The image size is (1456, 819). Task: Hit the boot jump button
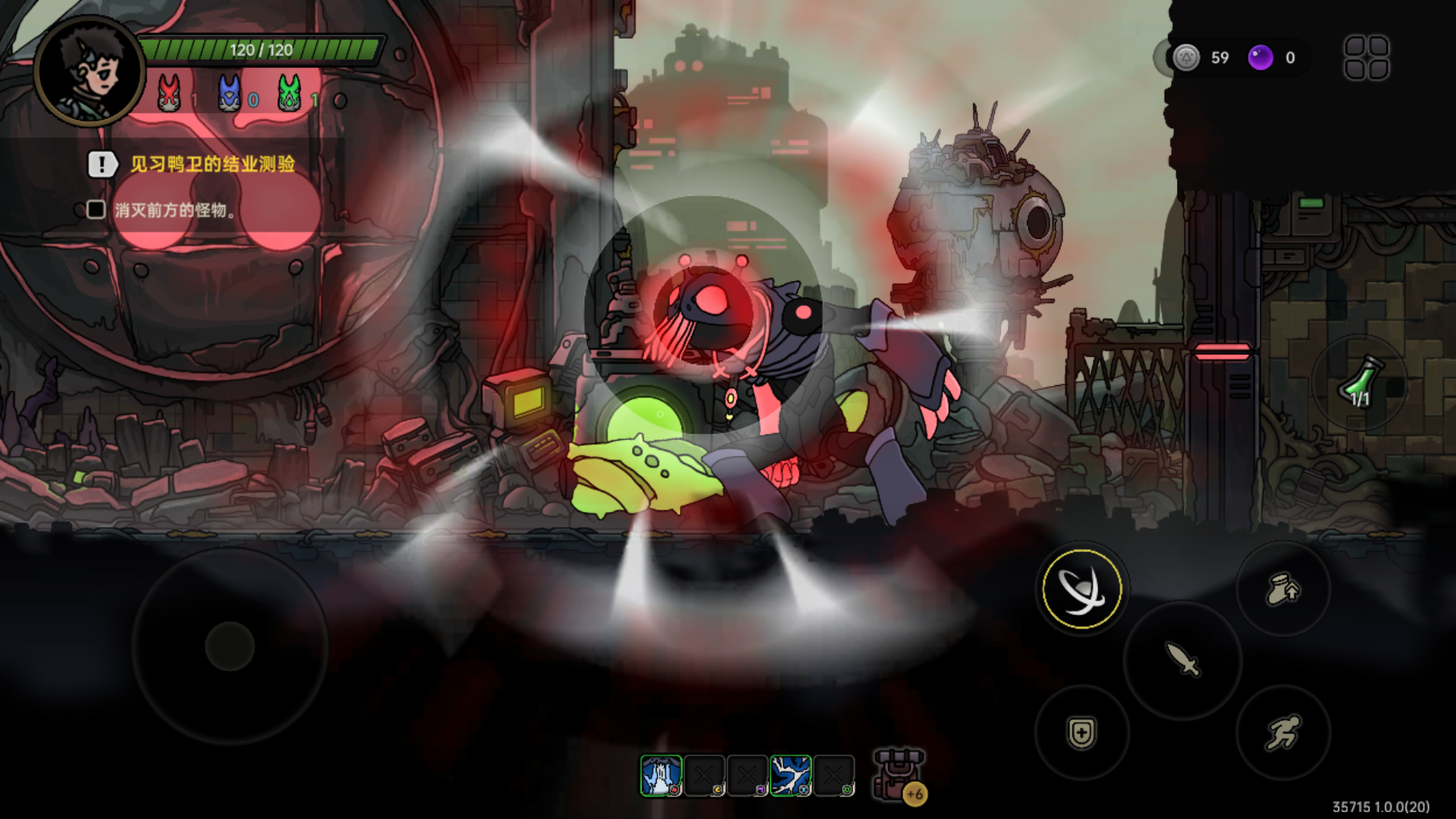coord(1283,589)
